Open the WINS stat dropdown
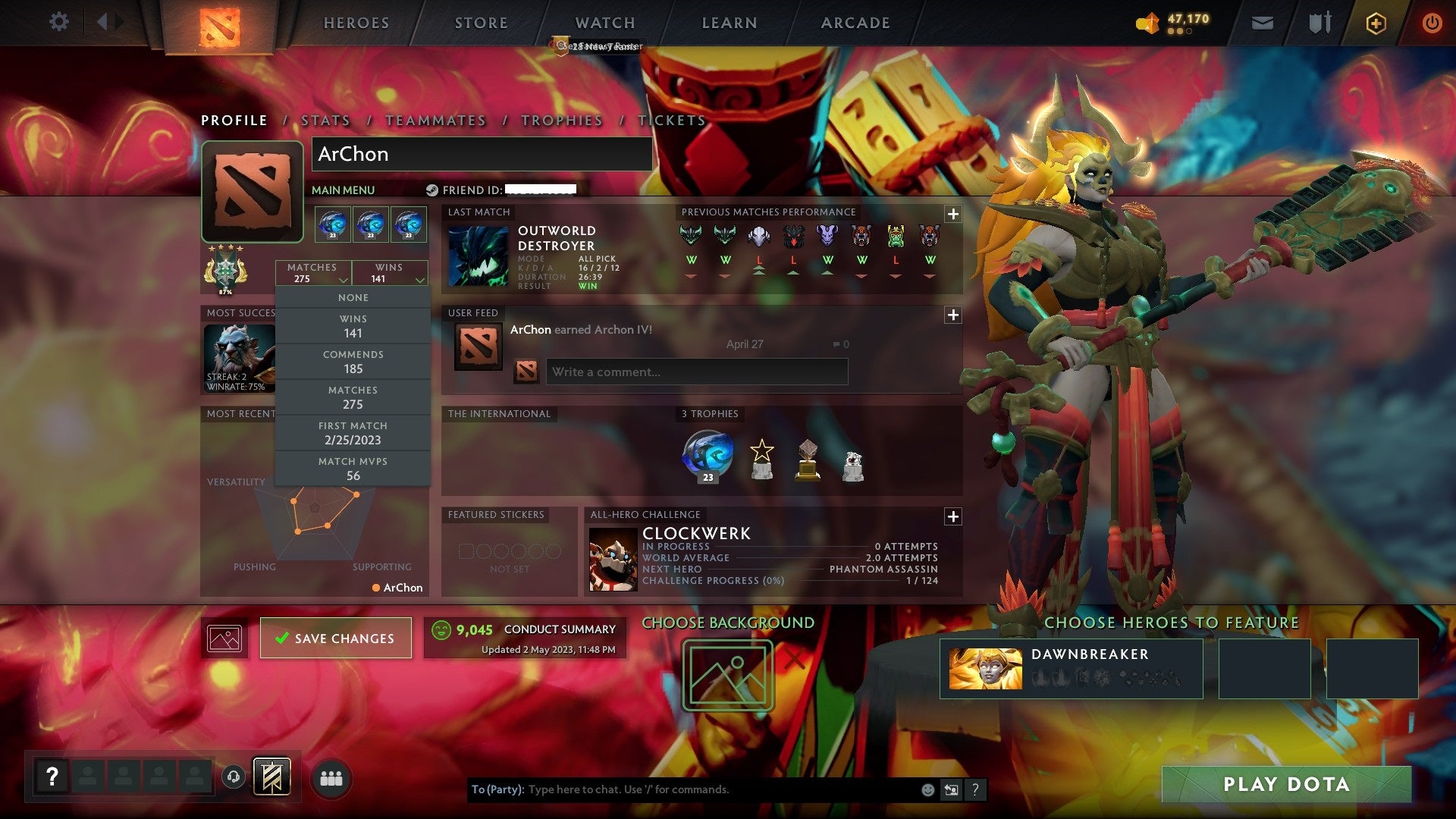 [390, 273]
